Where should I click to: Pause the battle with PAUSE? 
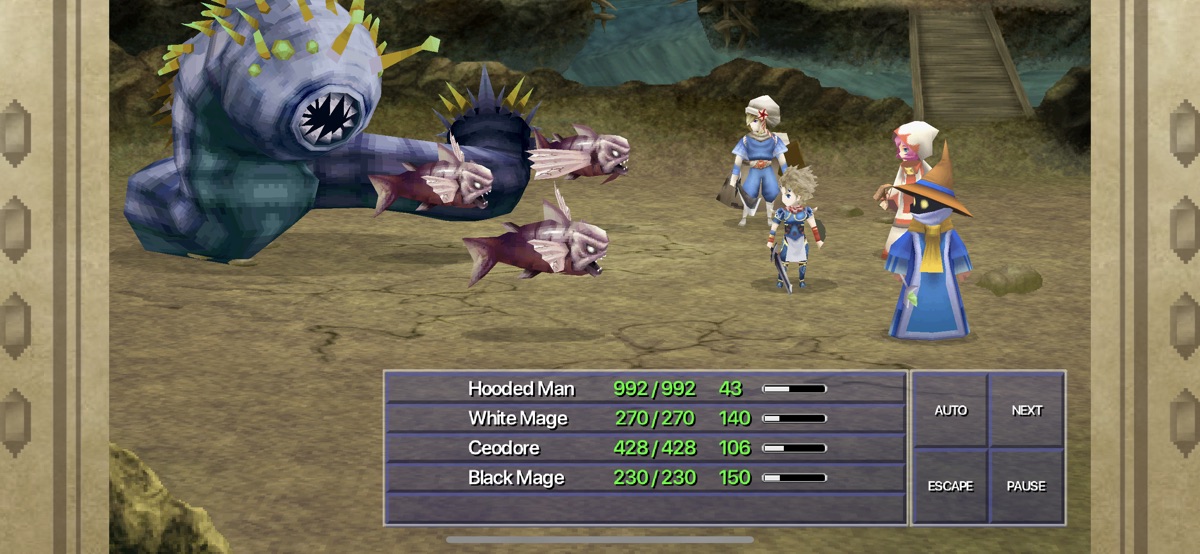click(x=1027, y=486)
